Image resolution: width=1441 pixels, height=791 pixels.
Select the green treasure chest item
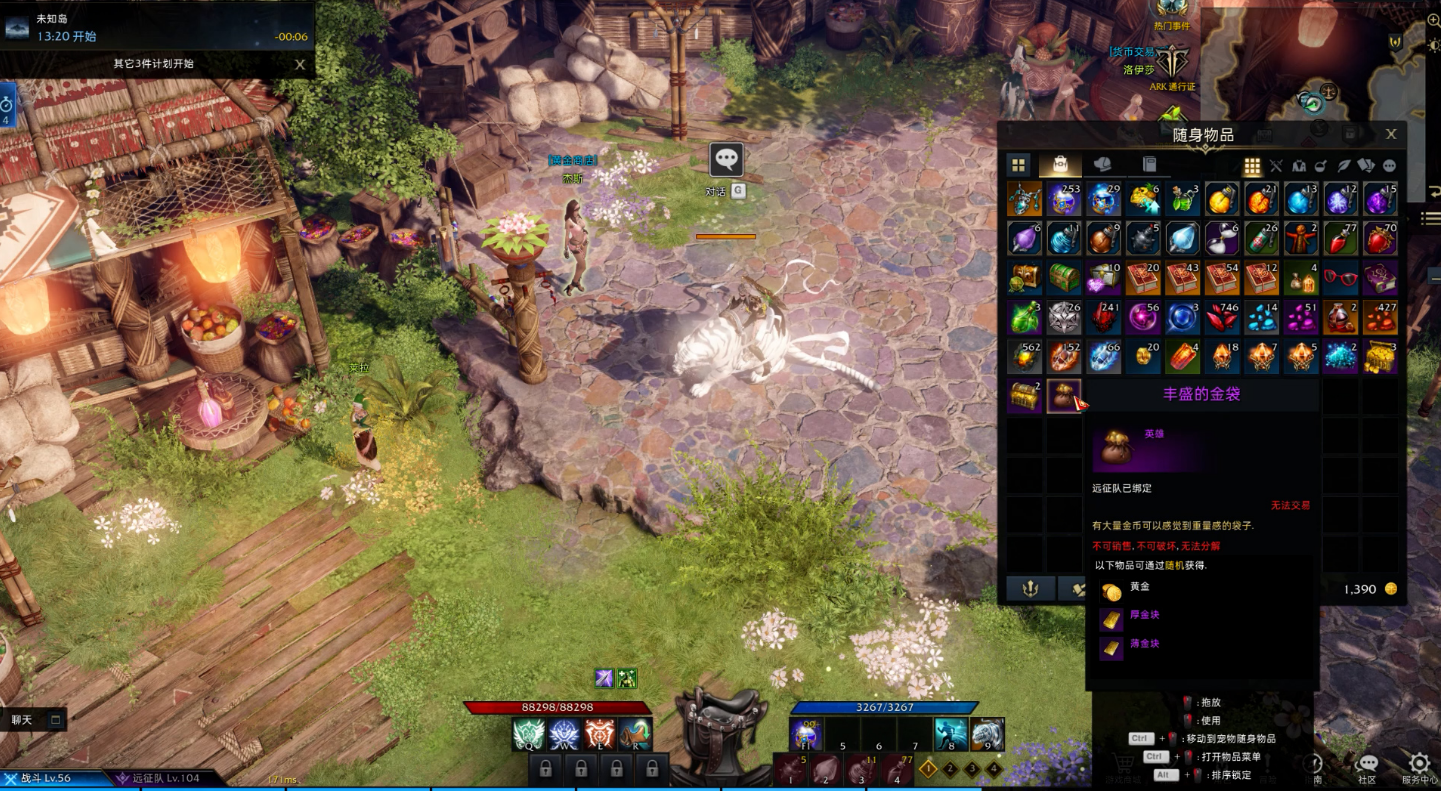click(x=1064, y=278)
